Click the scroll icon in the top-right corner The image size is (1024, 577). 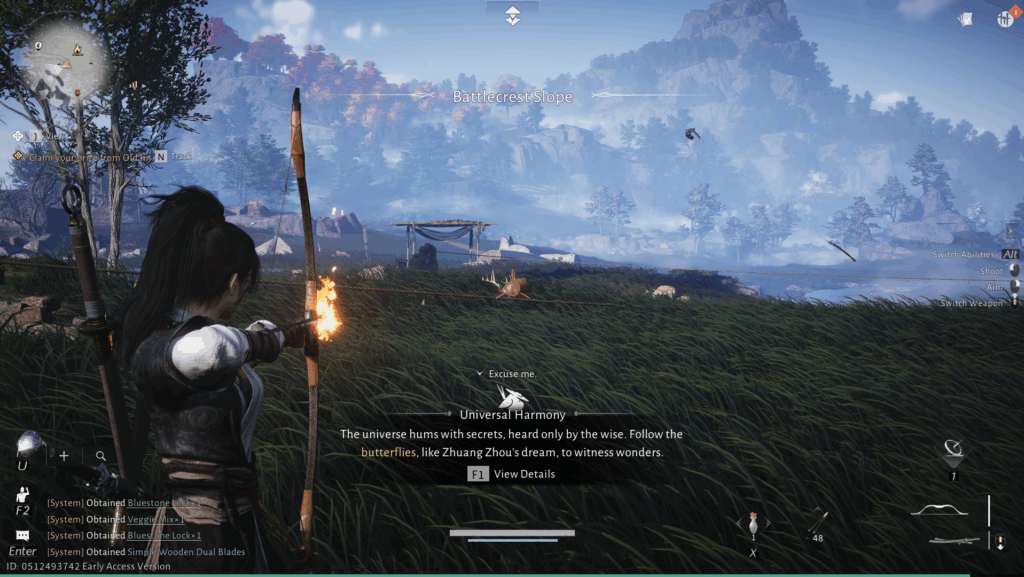[966, 19]
